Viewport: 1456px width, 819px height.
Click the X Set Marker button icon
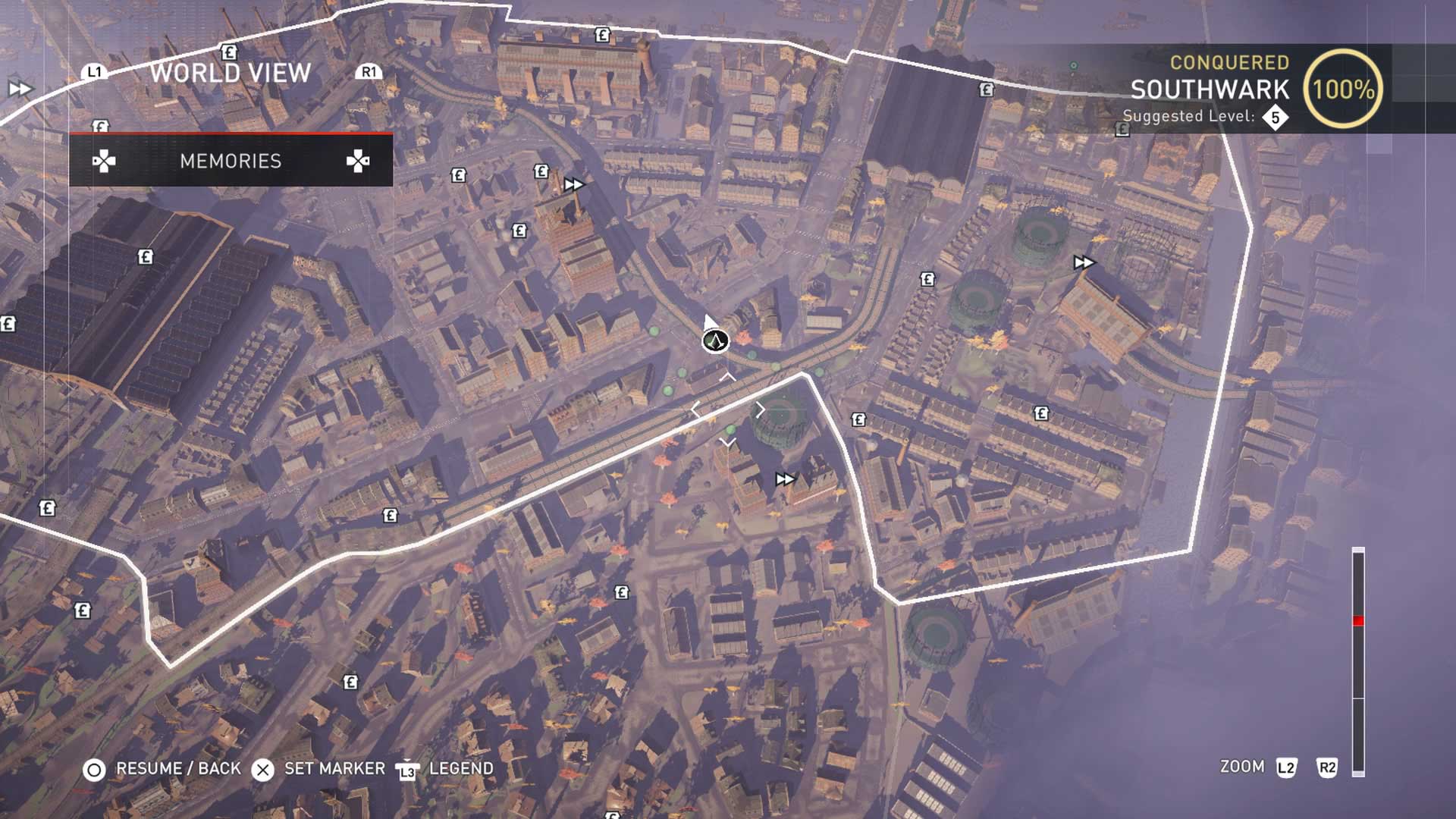click(x=263, y=768)
